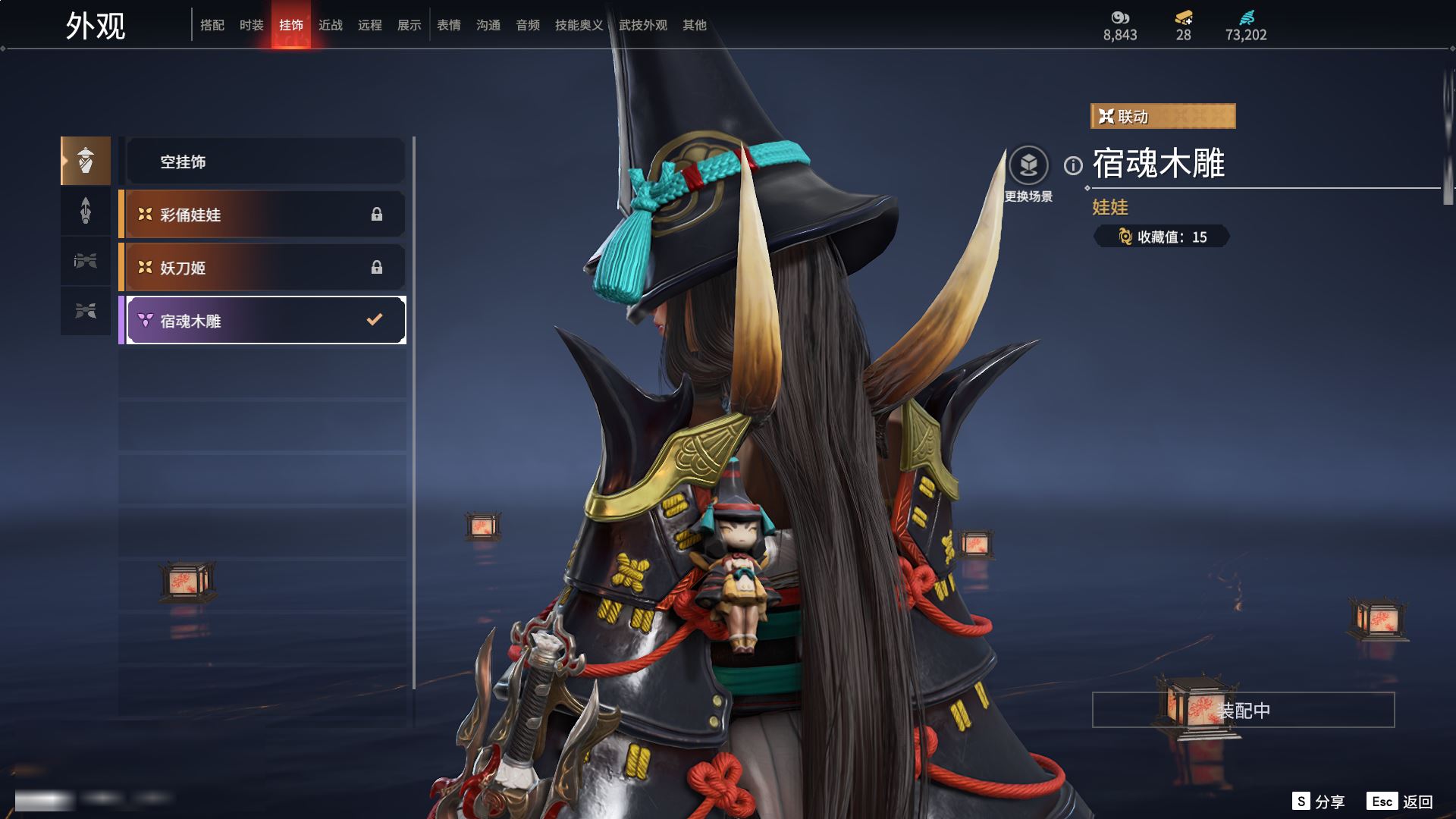Select the 近战 tab
This screenshot has width=1456, height=819.
331,25
